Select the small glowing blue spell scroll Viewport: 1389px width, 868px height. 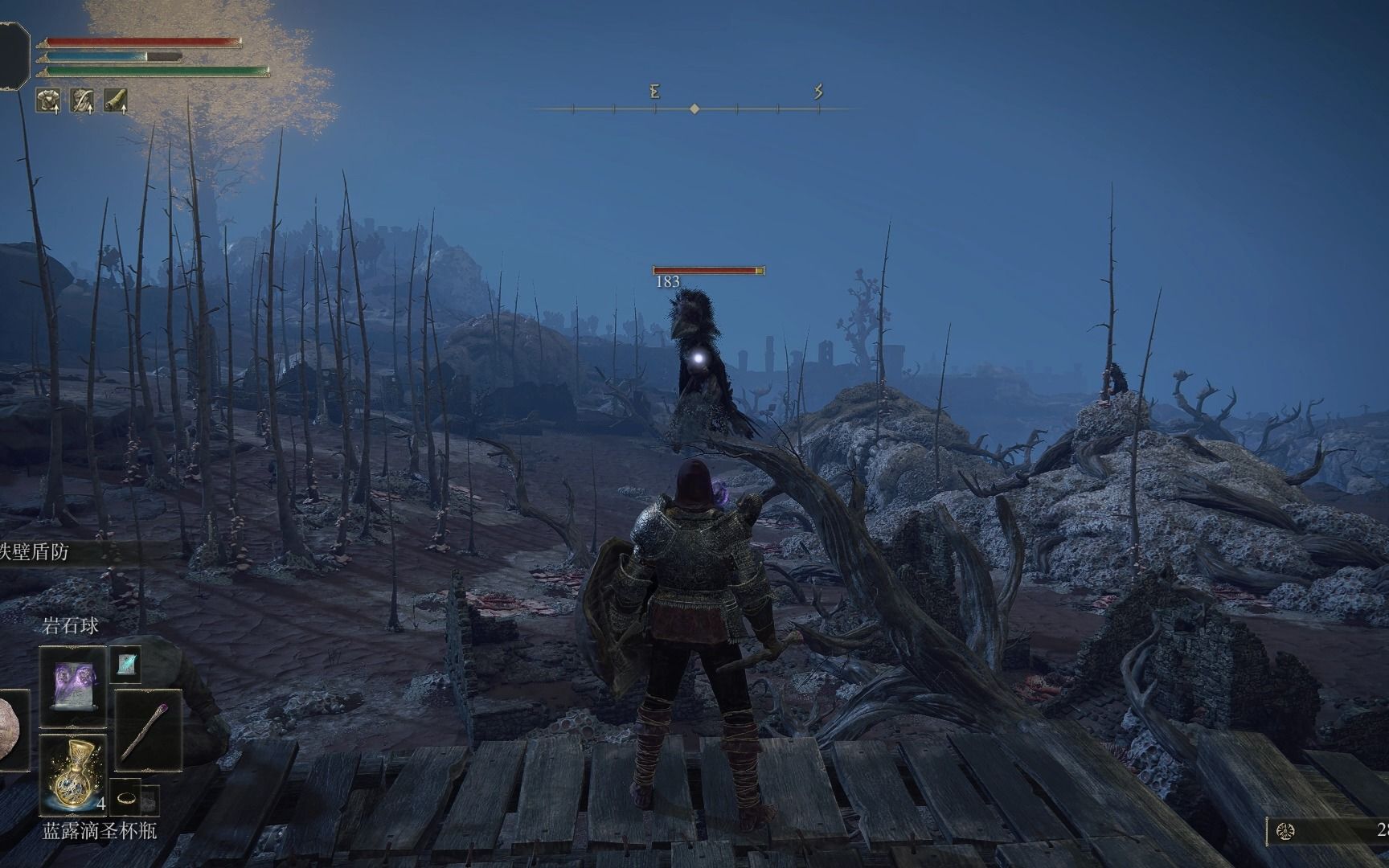click(125, 664)
